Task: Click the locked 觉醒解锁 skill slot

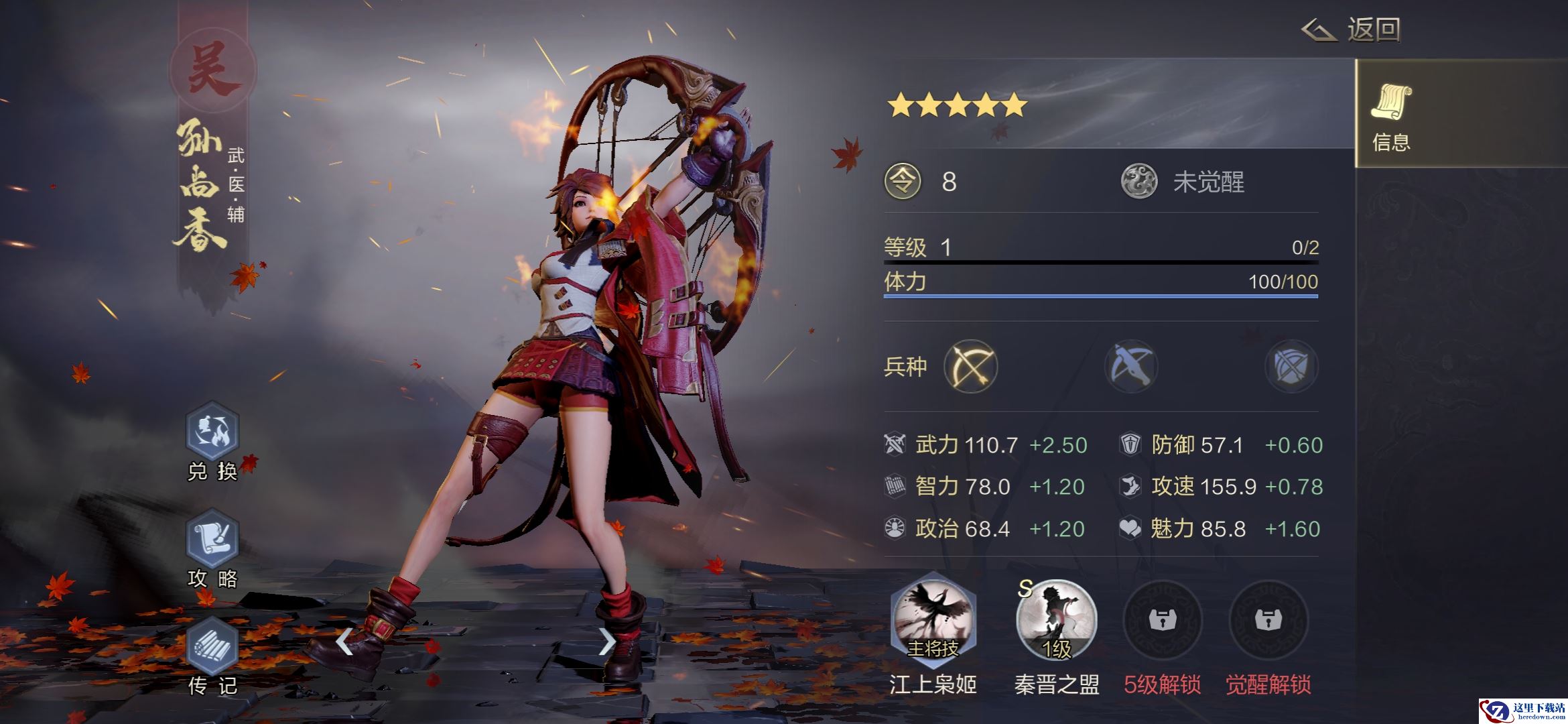Action: click(x=1268, y=620)
